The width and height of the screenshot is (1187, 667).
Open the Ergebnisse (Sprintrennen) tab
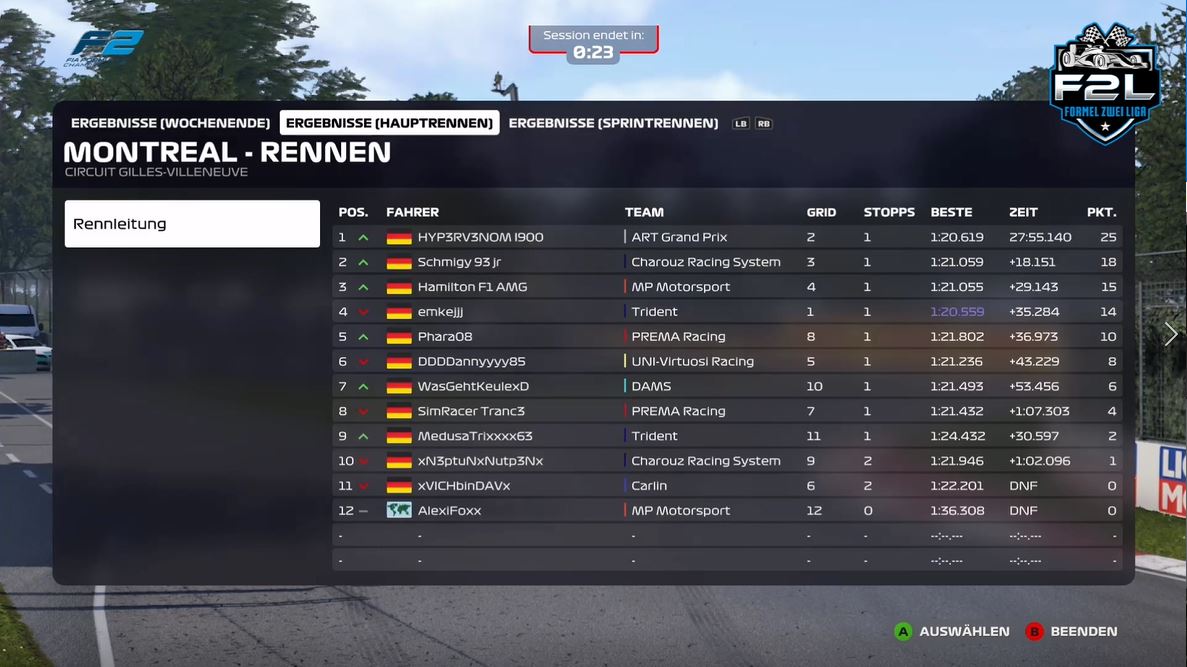click(613, 123)
